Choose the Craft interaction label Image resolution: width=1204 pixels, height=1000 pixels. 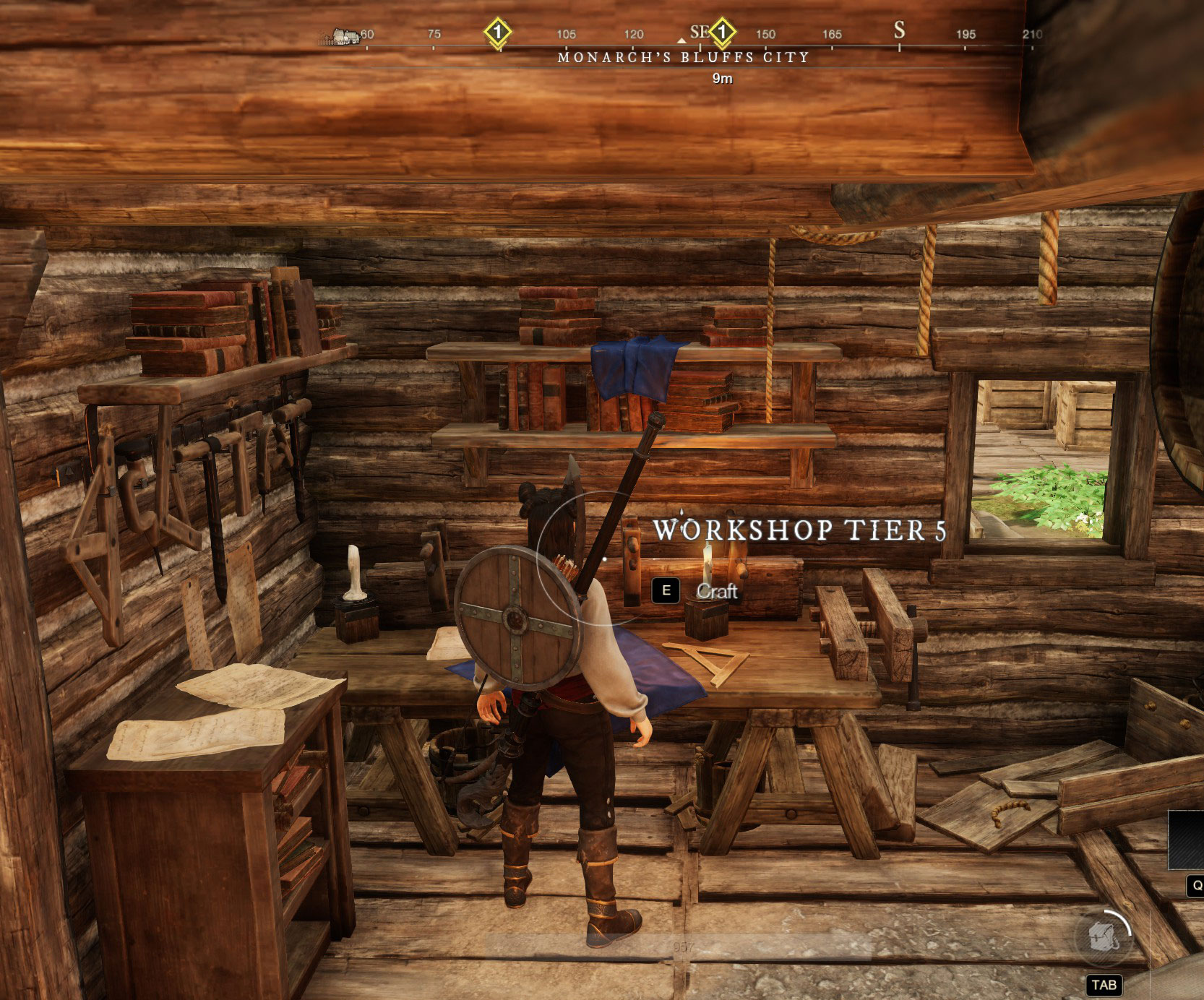click(716, 591)
